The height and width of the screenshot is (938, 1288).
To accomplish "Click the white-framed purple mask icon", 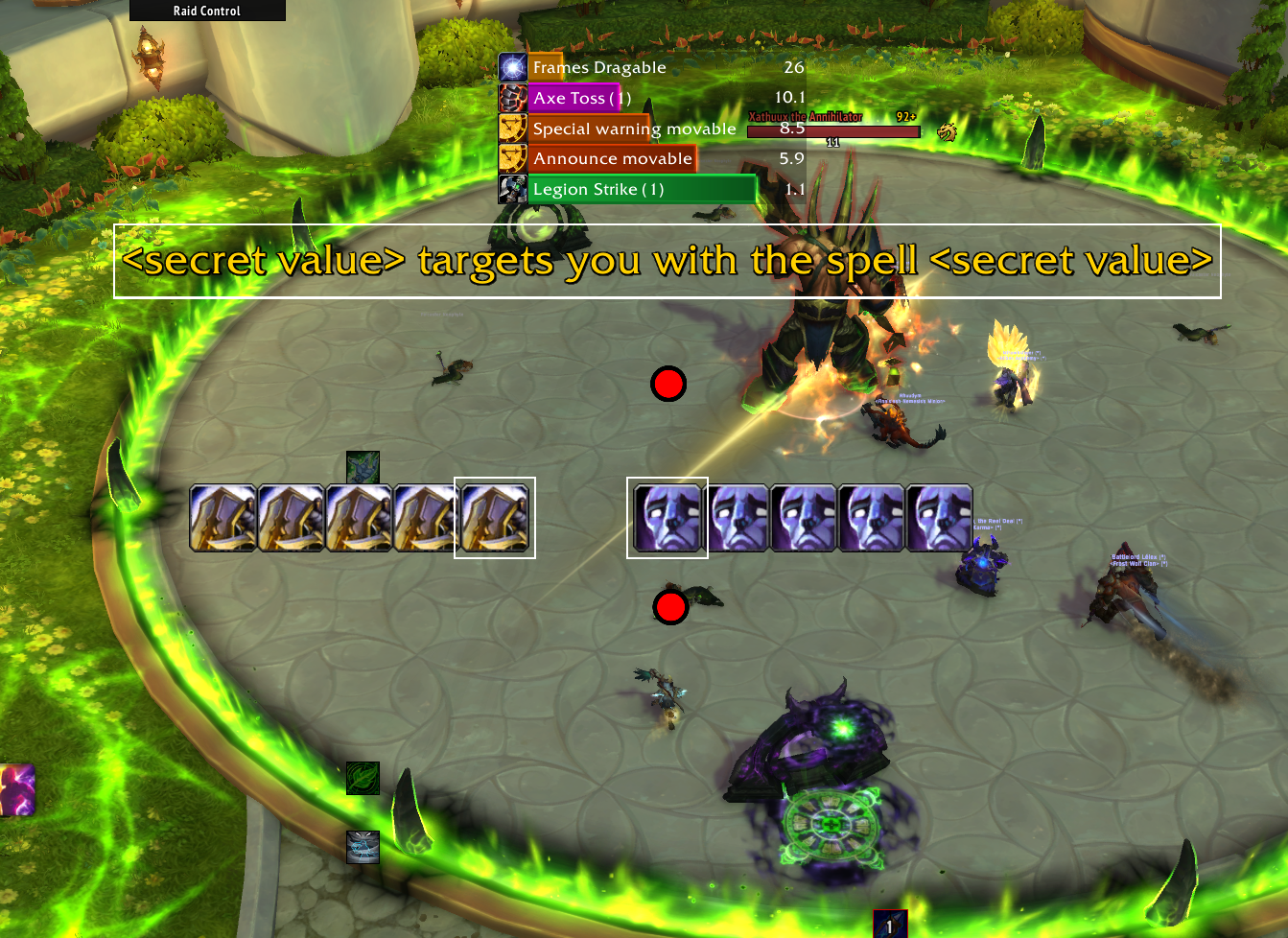I will [667, 518].
